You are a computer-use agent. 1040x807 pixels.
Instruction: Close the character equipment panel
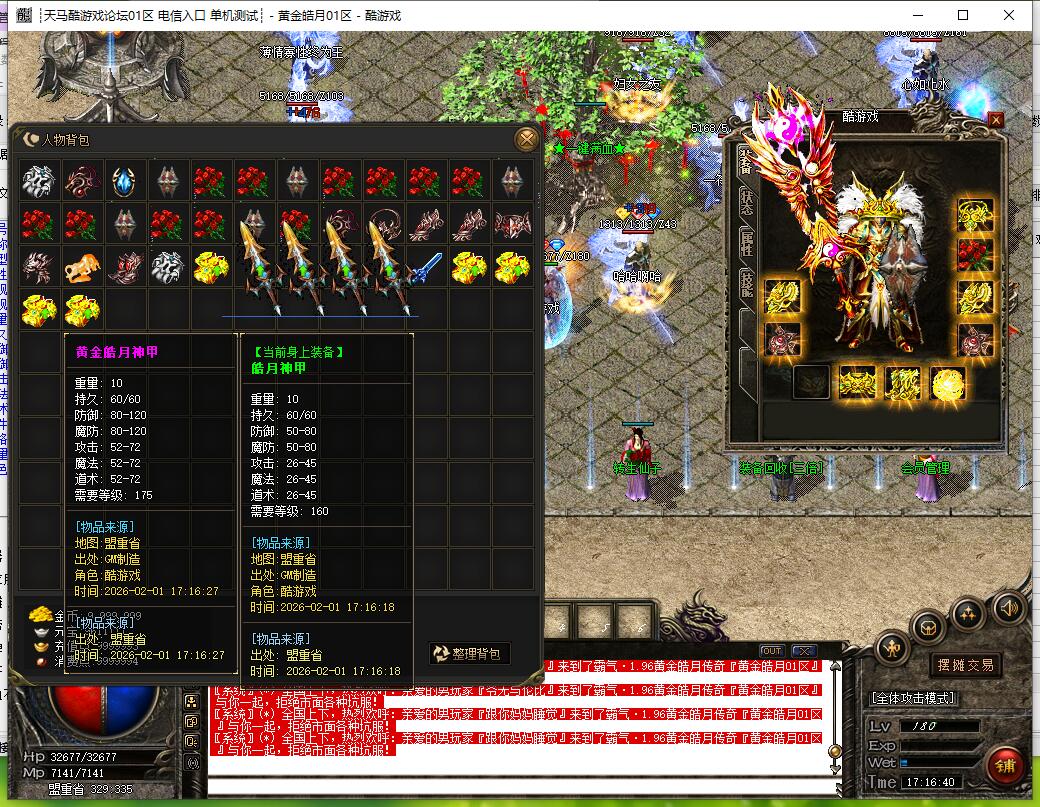coord(995,119)
